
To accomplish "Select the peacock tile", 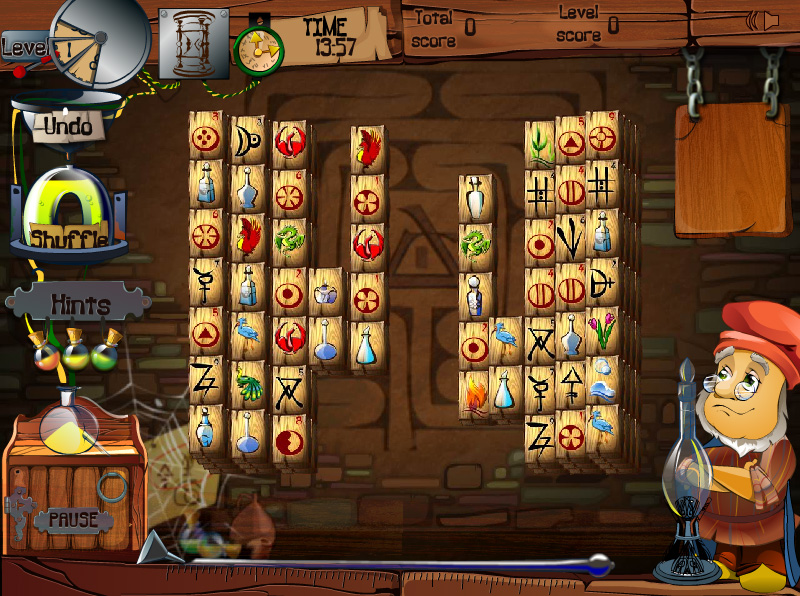I will point(248,381).
